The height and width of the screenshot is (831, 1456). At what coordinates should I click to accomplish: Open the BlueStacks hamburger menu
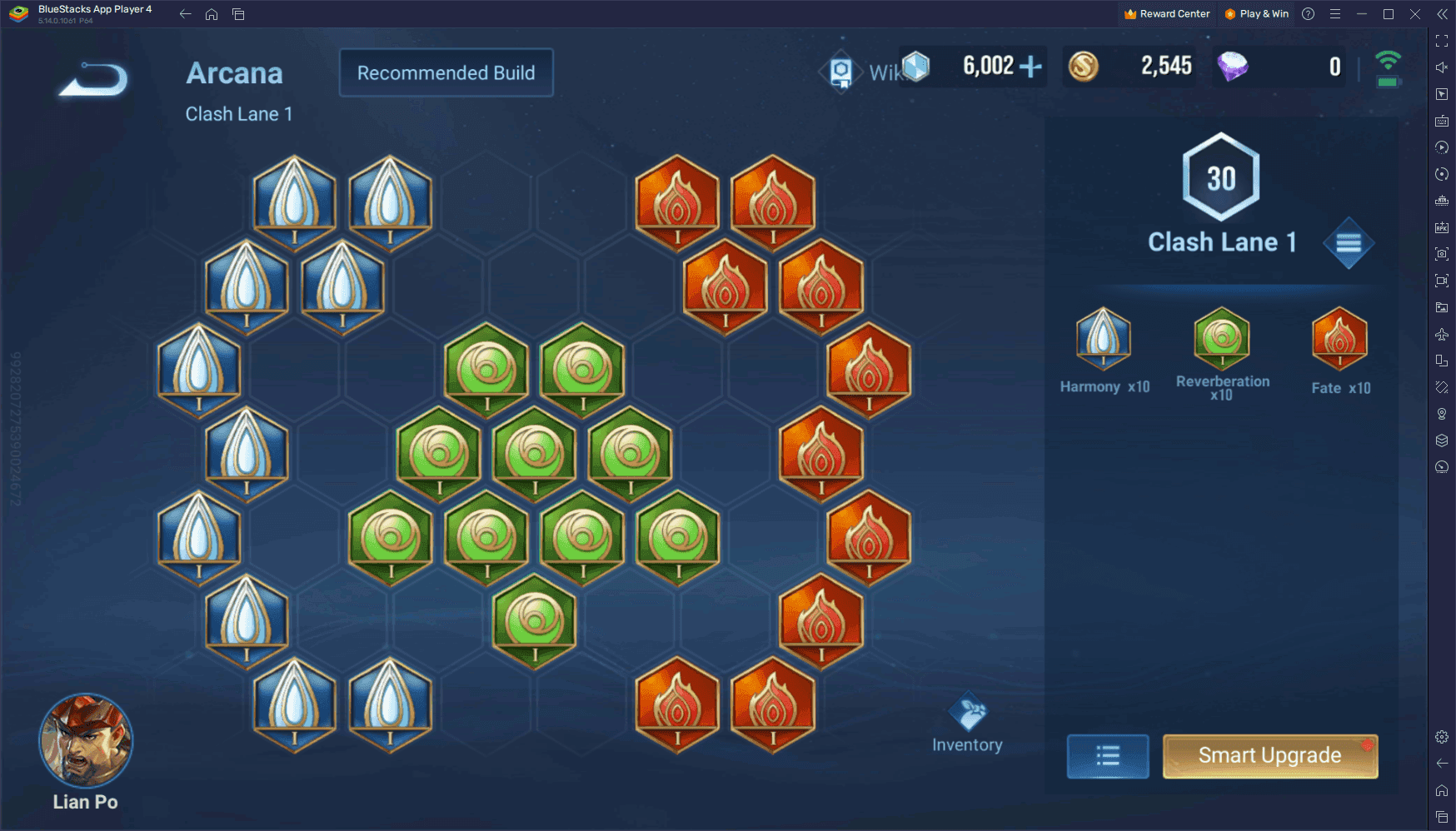click(x=1335, y=13)
